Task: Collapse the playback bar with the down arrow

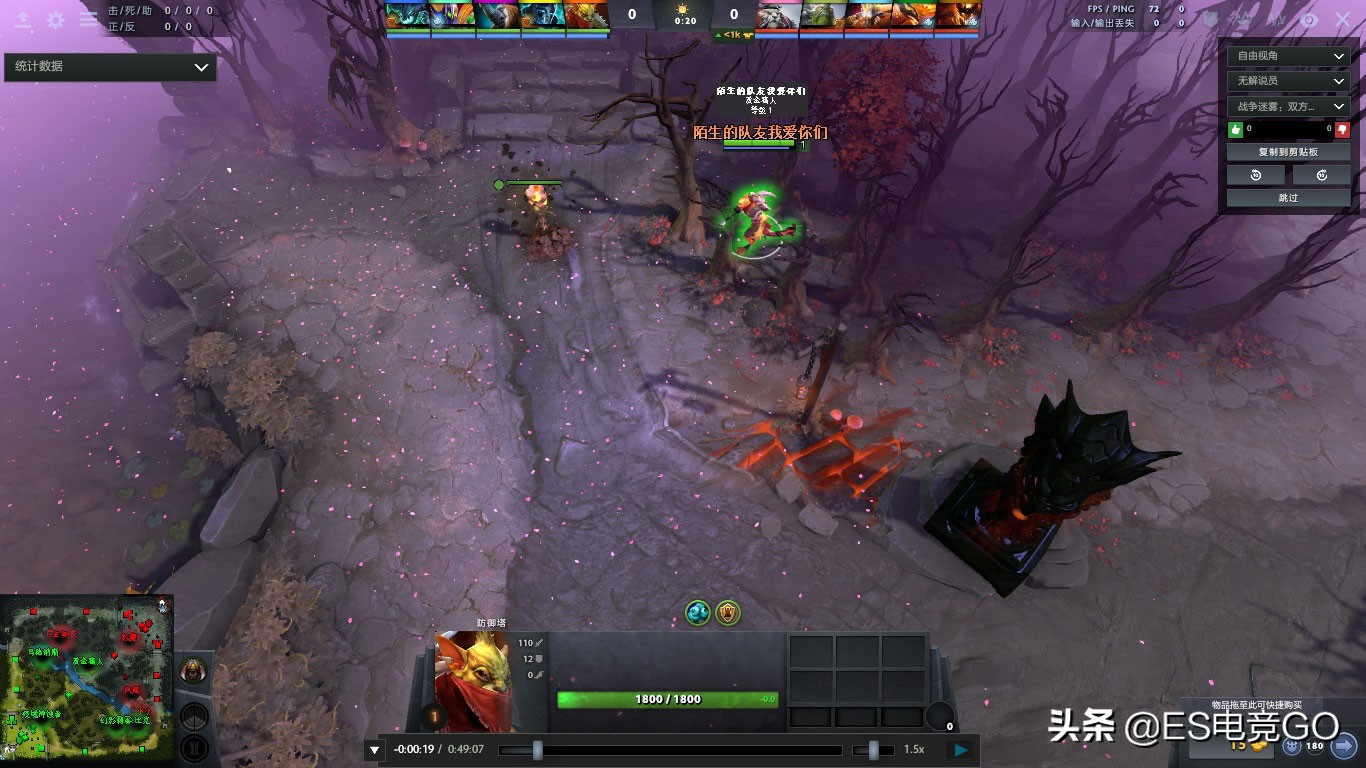Action: coord(374,748)
